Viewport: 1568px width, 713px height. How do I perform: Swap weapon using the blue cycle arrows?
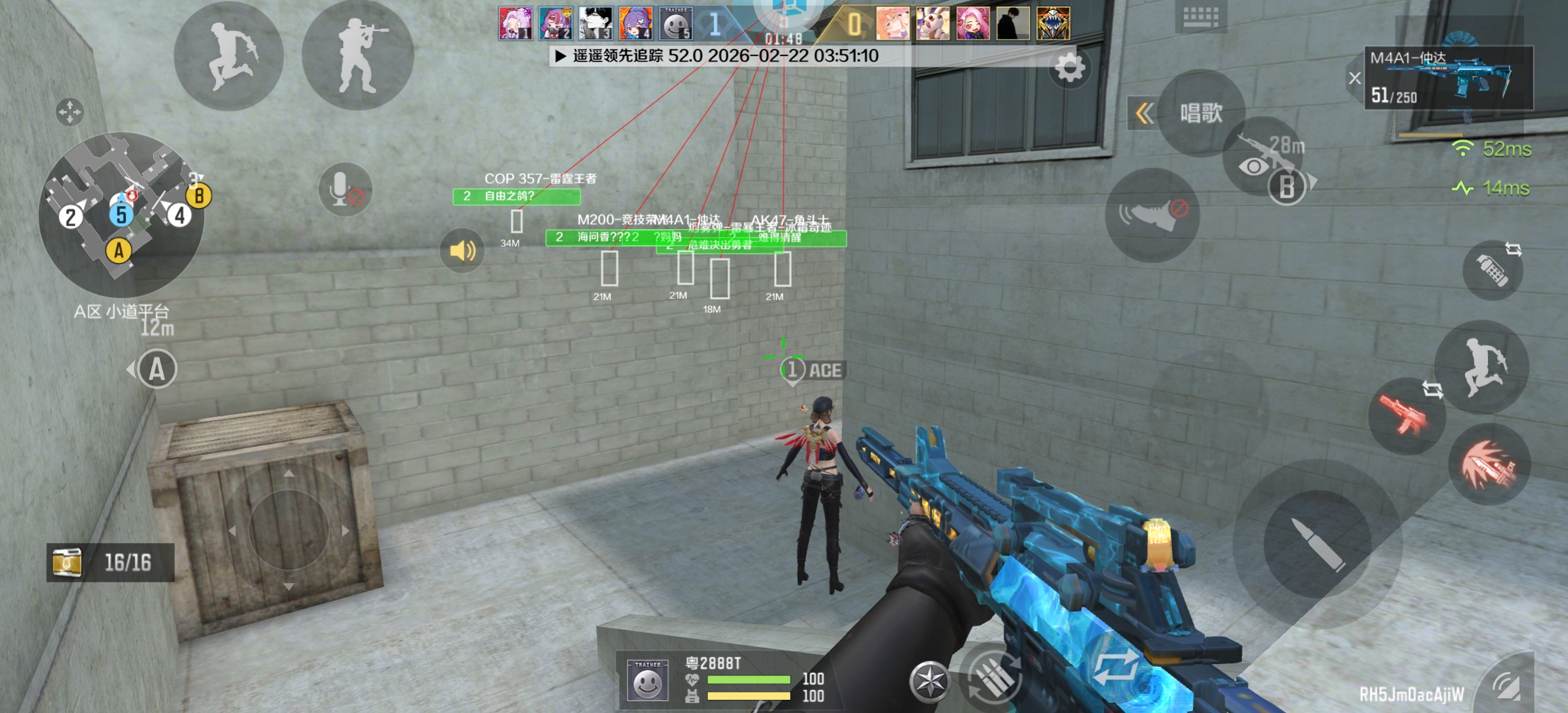click(1115, 667)
